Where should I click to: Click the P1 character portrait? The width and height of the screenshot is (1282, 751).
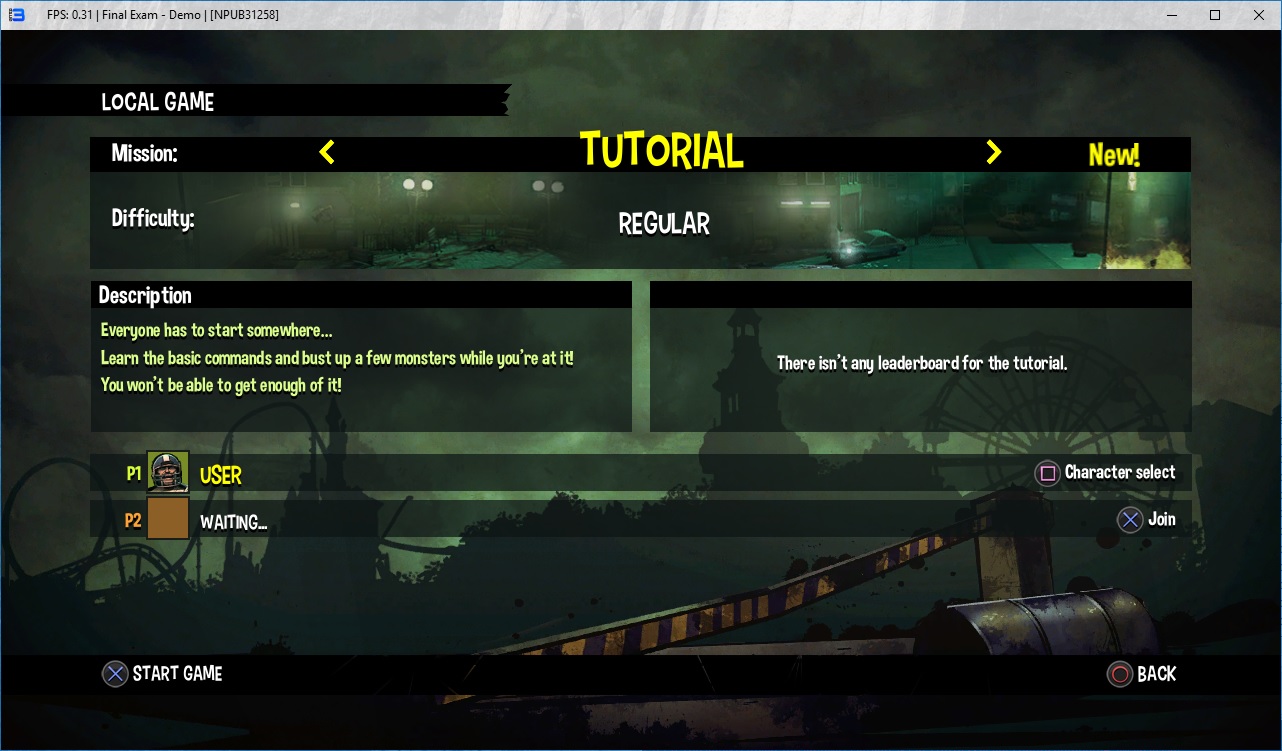point(168,472)
